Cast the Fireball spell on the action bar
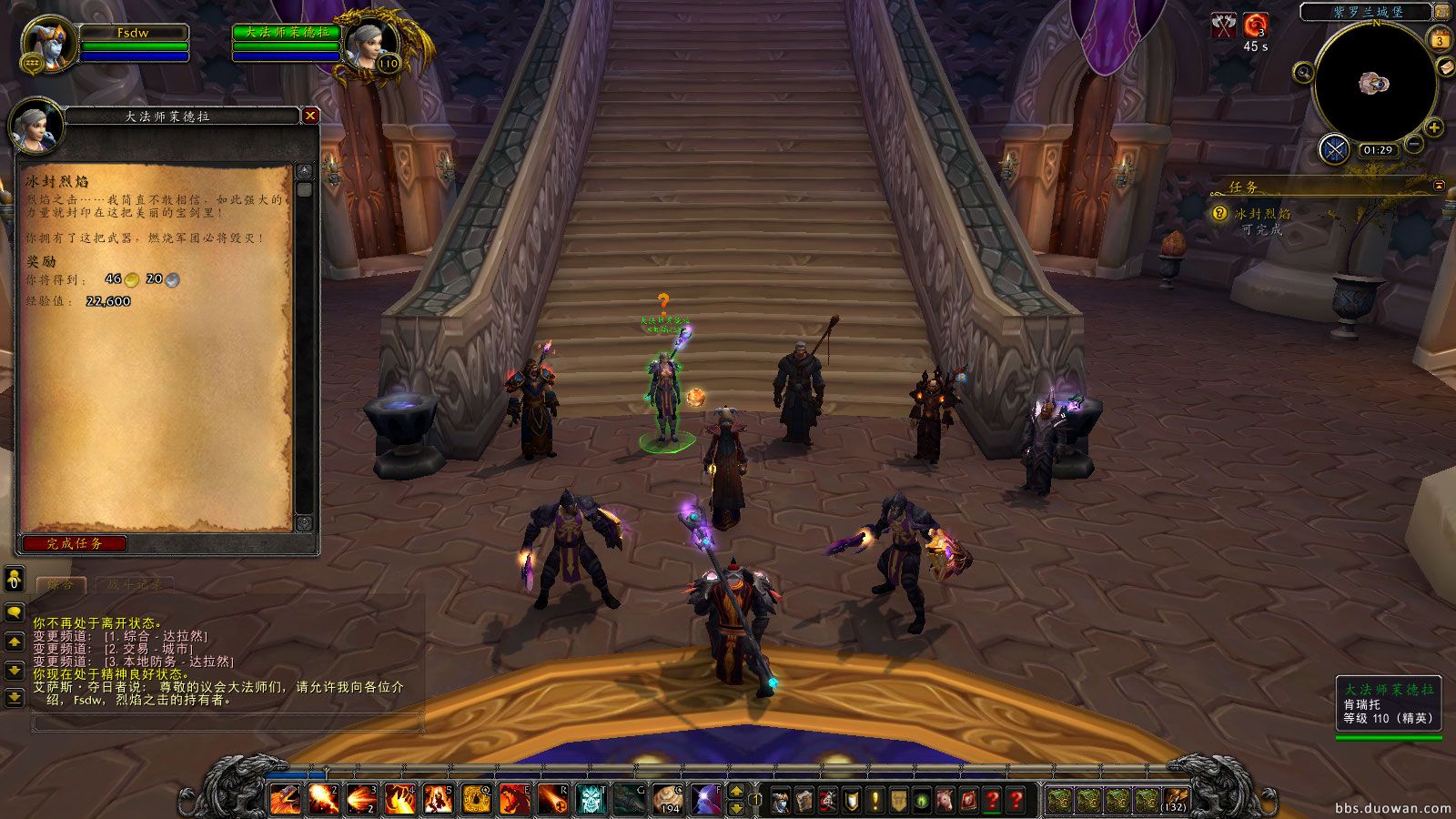Image resolution: width=1456 pixels, height=819 pixels. pyautogui.click(x=324, y=796)
